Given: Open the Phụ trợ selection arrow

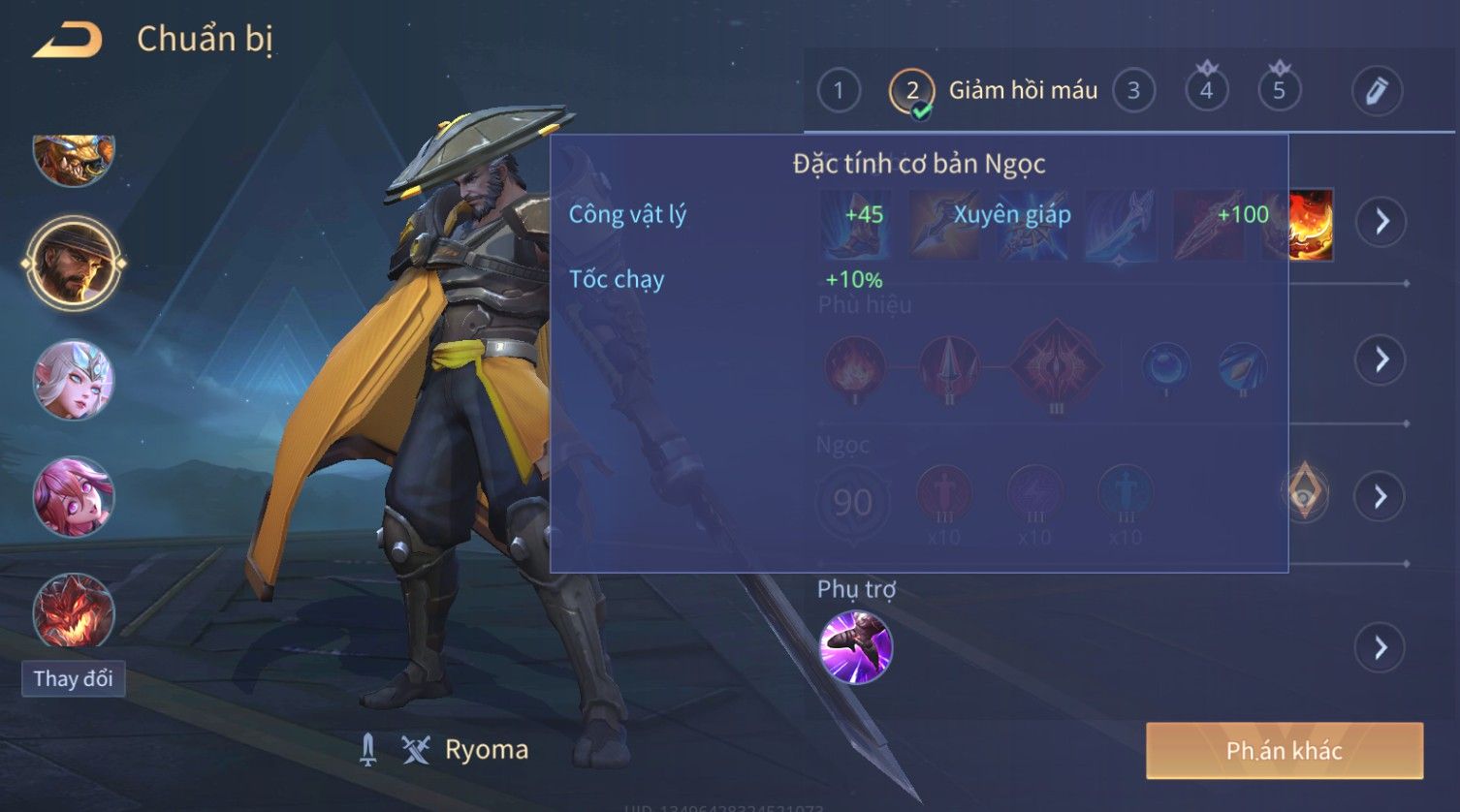Looking at the screenshot, I should (x=1381, y=647).
